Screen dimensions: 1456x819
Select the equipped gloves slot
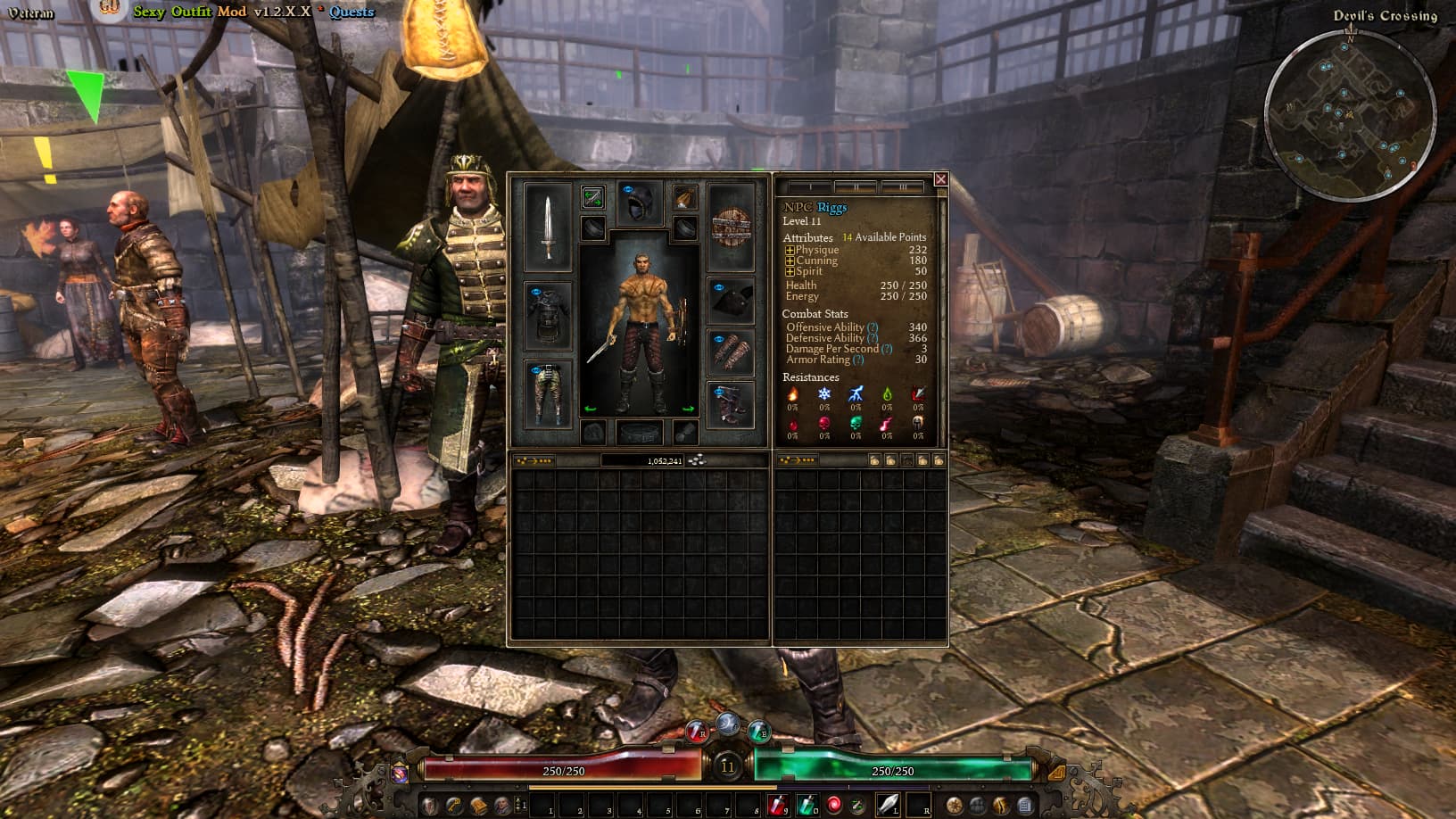click(x=731, y=352)
